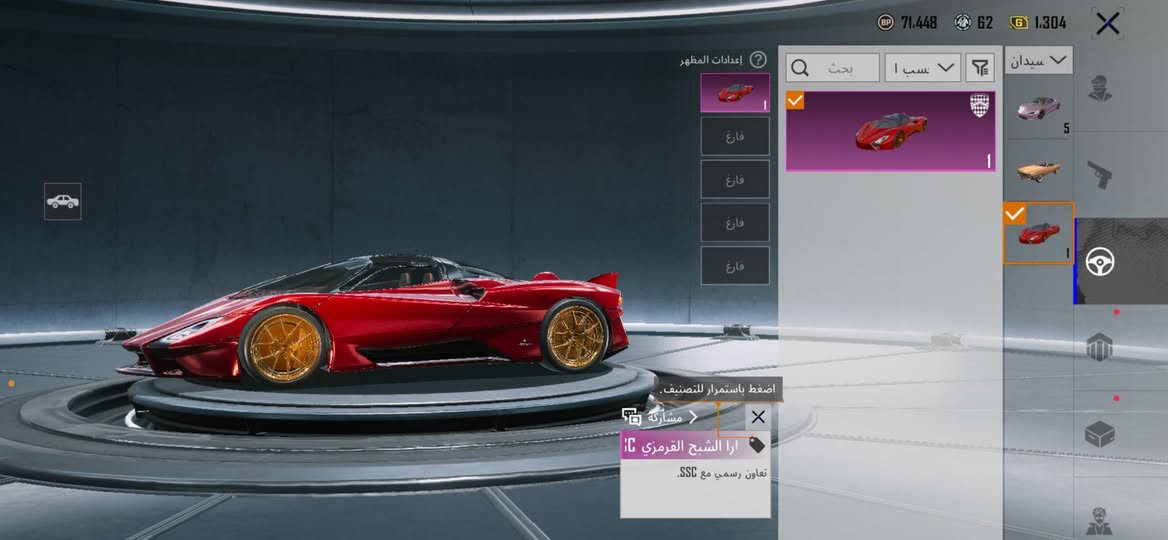This screenshot has height=540, width=1168.
Task: Switch to the steering wheel vehicles tab
Action: pyautogui.click(x=1100, y=262)
